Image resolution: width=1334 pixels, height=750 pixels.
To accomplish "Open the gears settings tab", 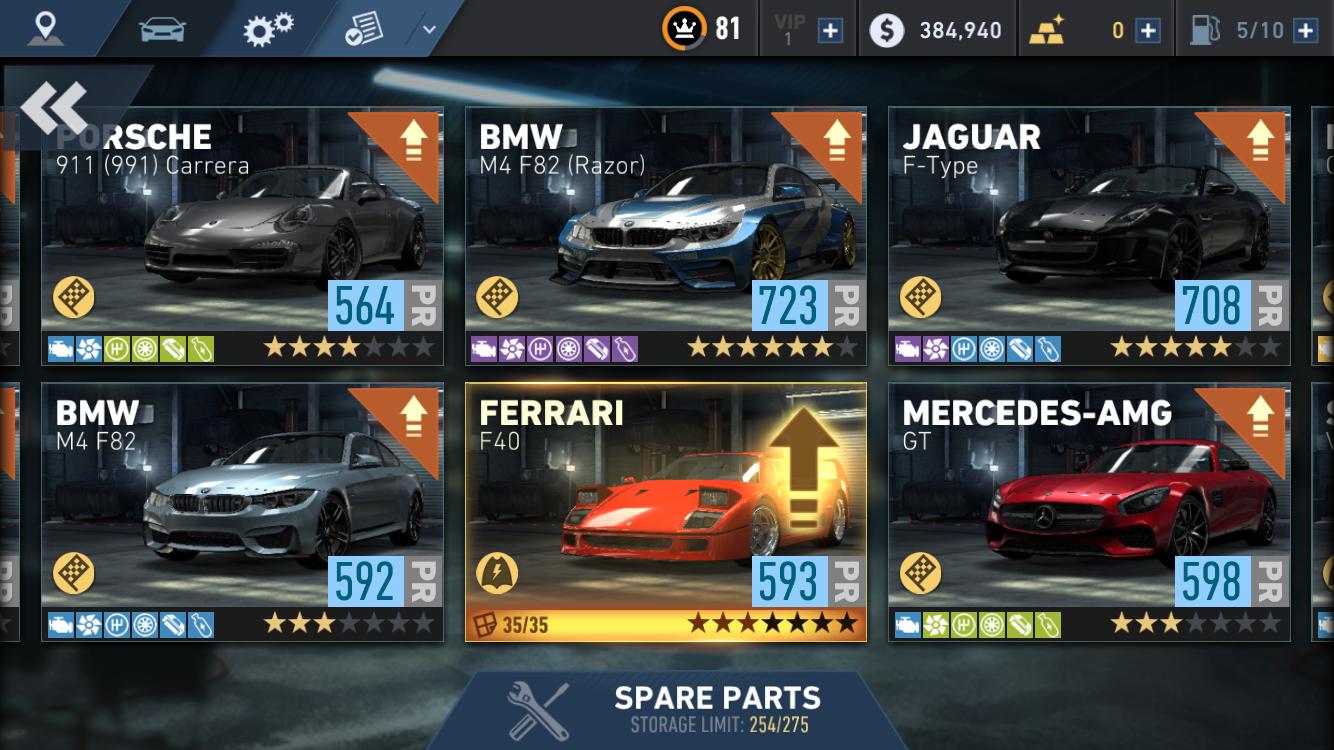I will coord(268,29).
